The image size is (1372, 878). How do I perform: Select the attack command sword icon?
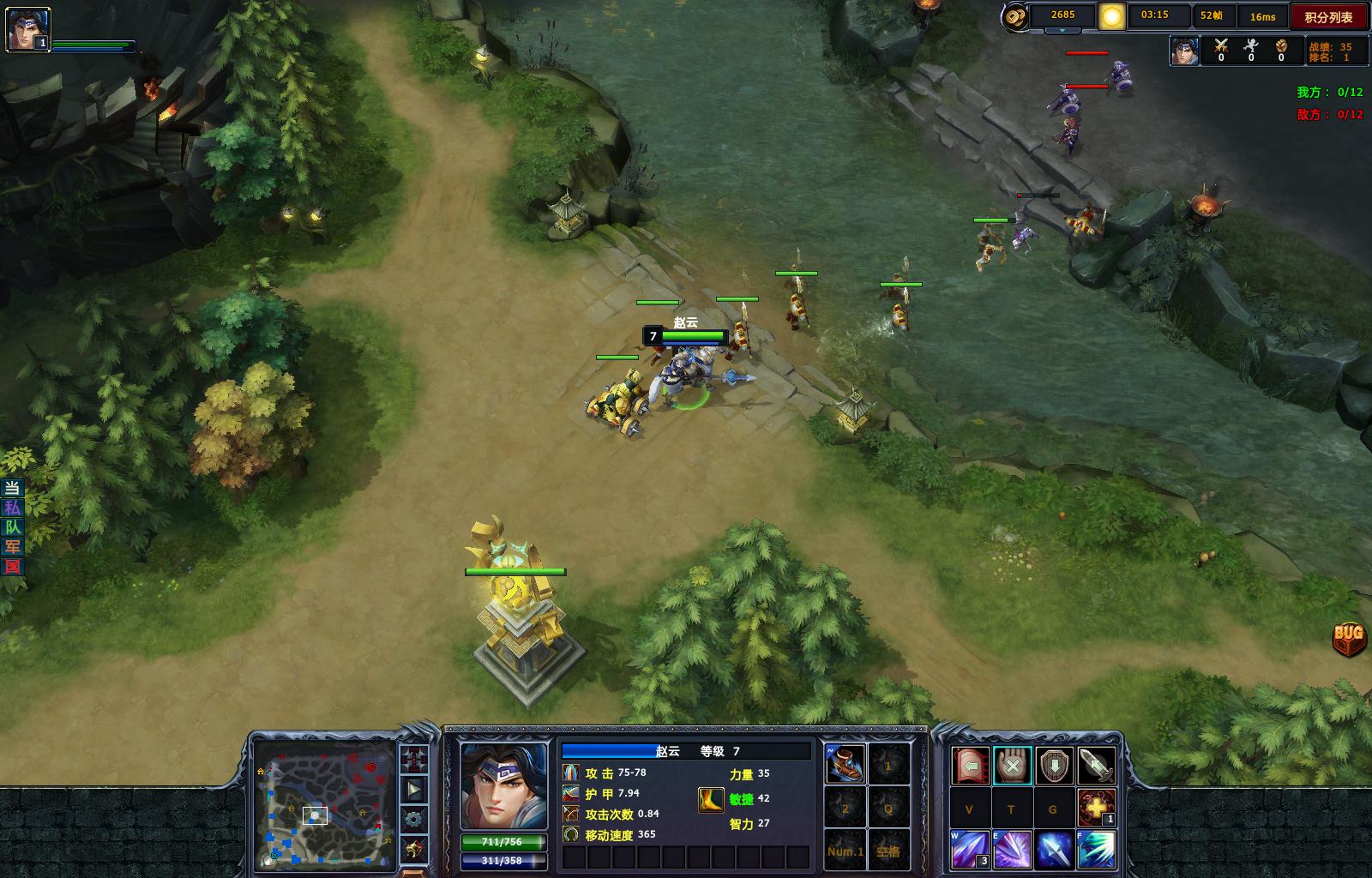click(x=1096, y=765)
